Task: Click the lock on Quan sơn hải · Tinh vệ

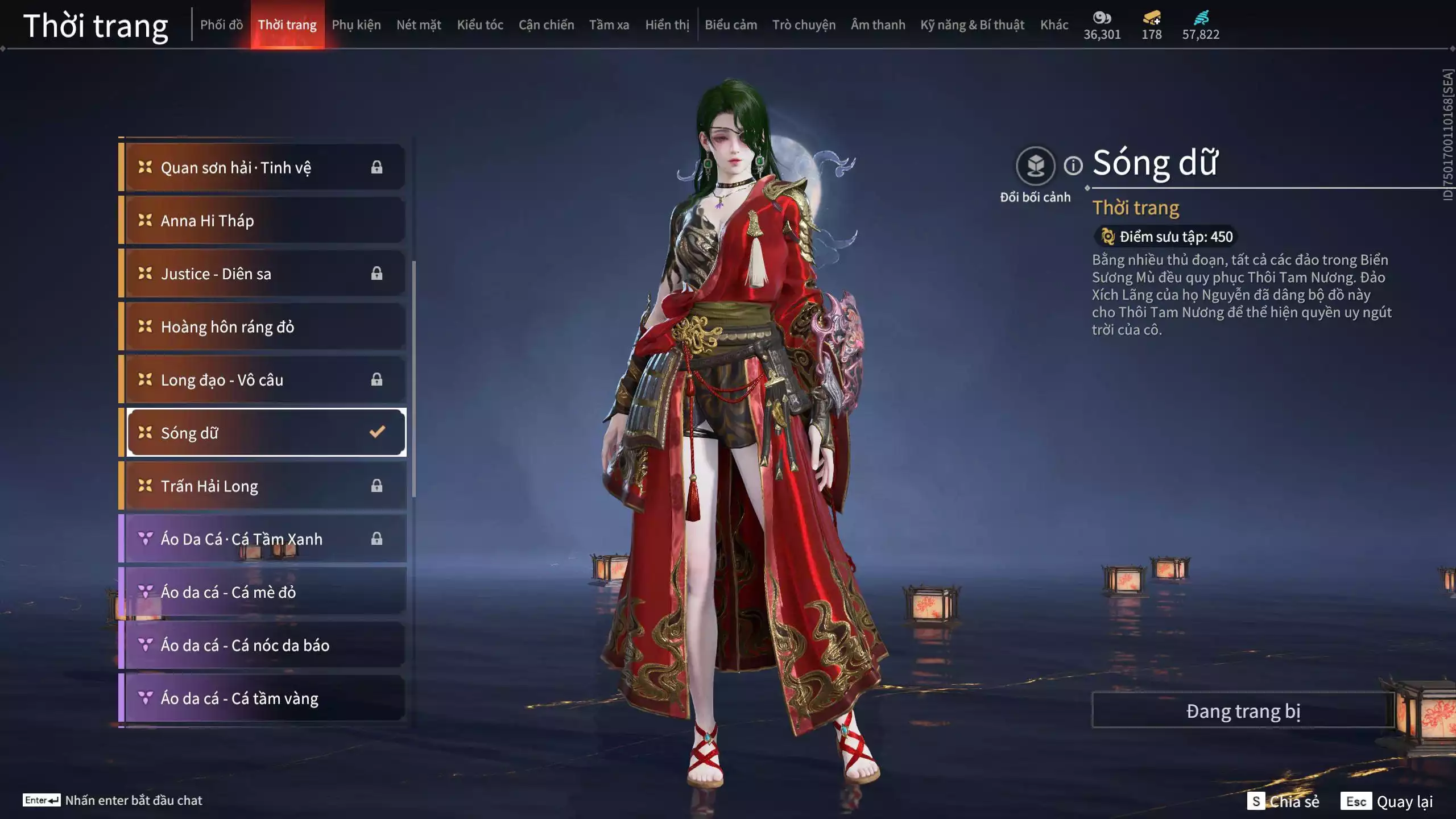Action: click(377, 167)
